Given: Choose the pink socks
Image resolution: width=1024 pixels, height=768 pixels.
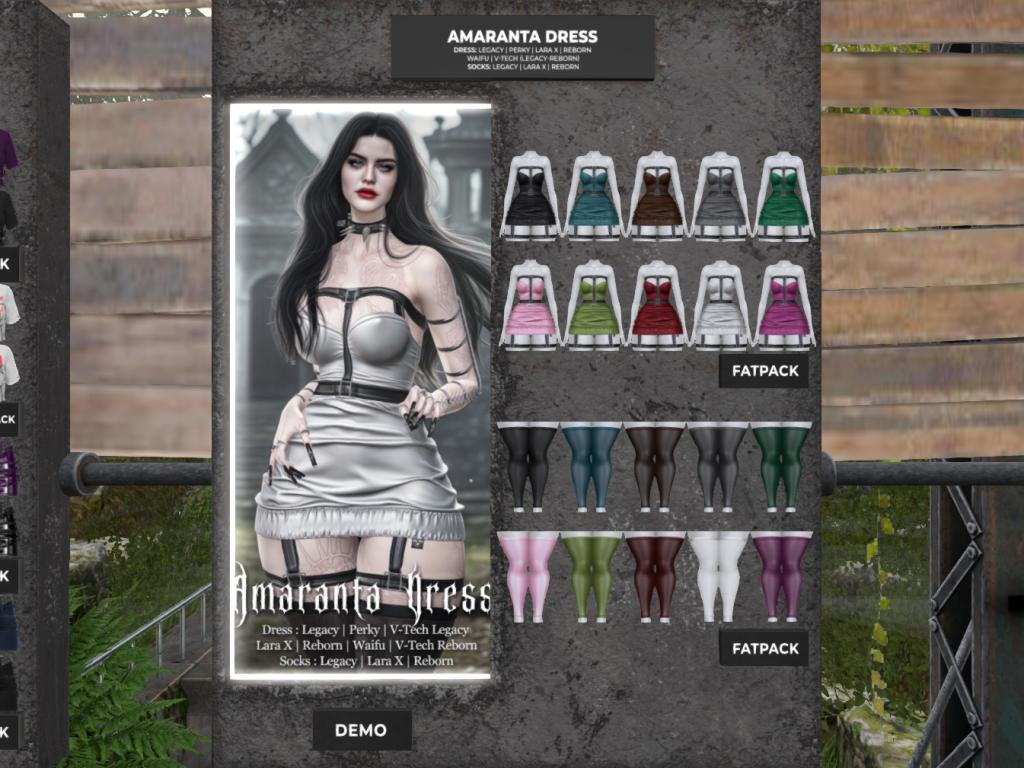Looking at the screenshot, I should point(527,577).
